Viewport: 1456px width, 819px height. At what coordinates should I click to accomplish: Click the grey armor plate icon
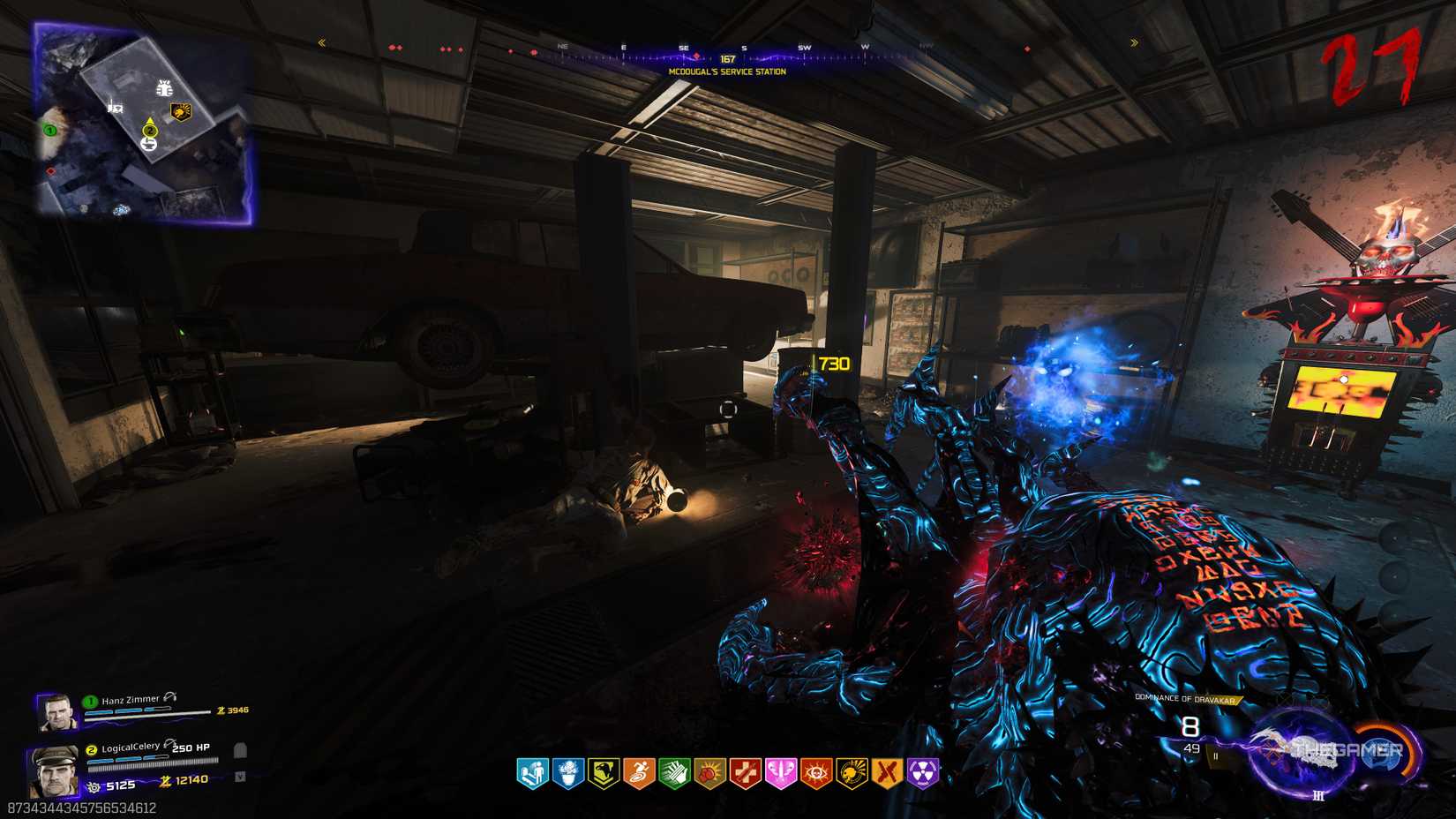click(239, 750)
